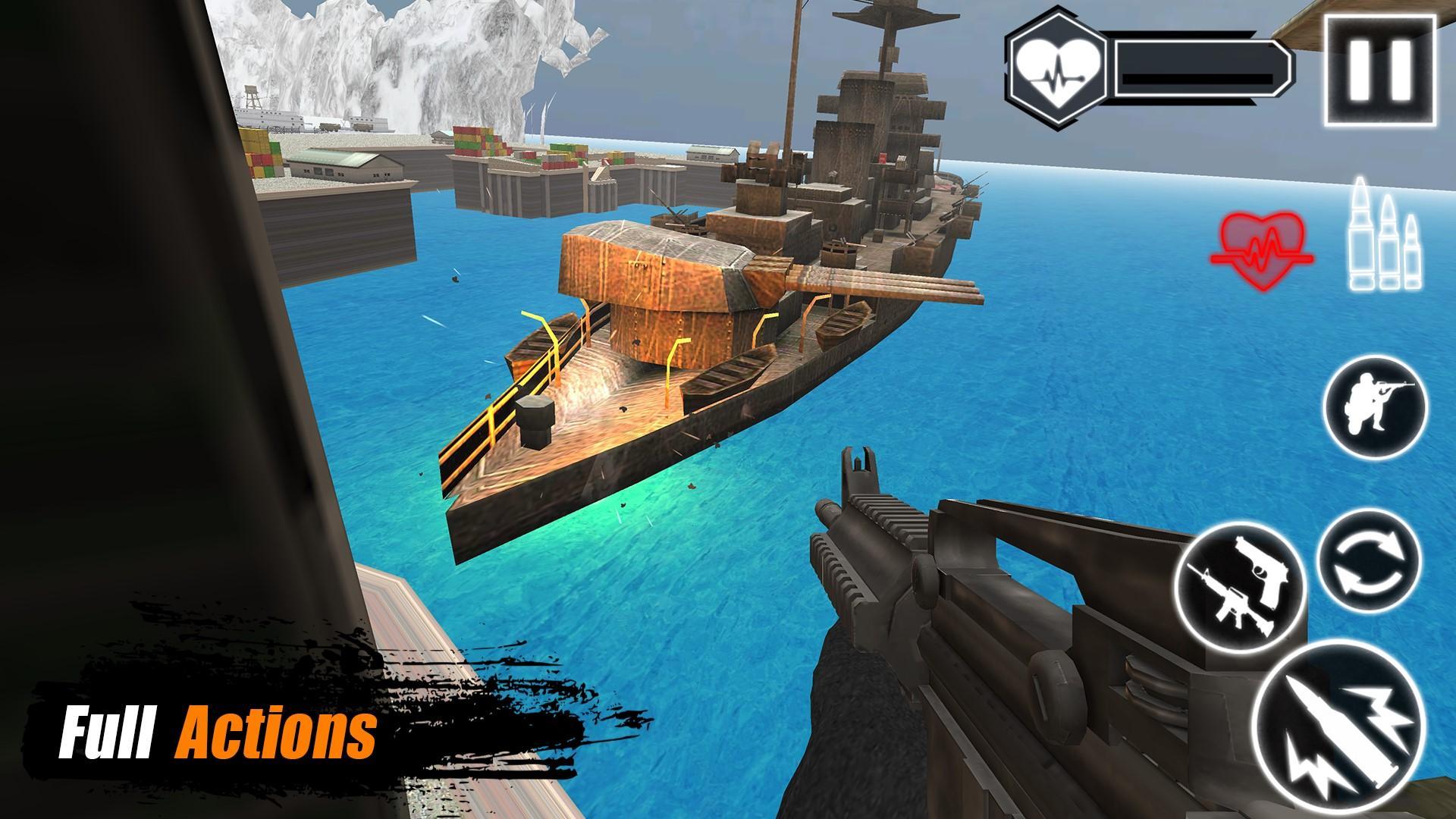Tap the Full Actions banner text
Viewport: 1456px width, 819px height.
tap(220, 732)
